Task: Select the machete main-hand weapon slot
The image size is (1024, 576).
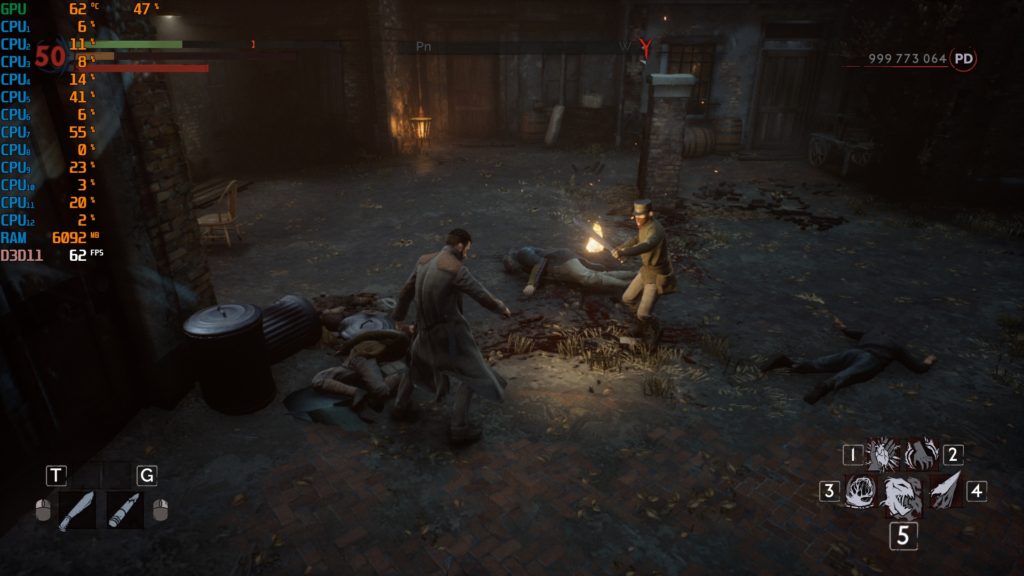Action: [x=77, y=510]
